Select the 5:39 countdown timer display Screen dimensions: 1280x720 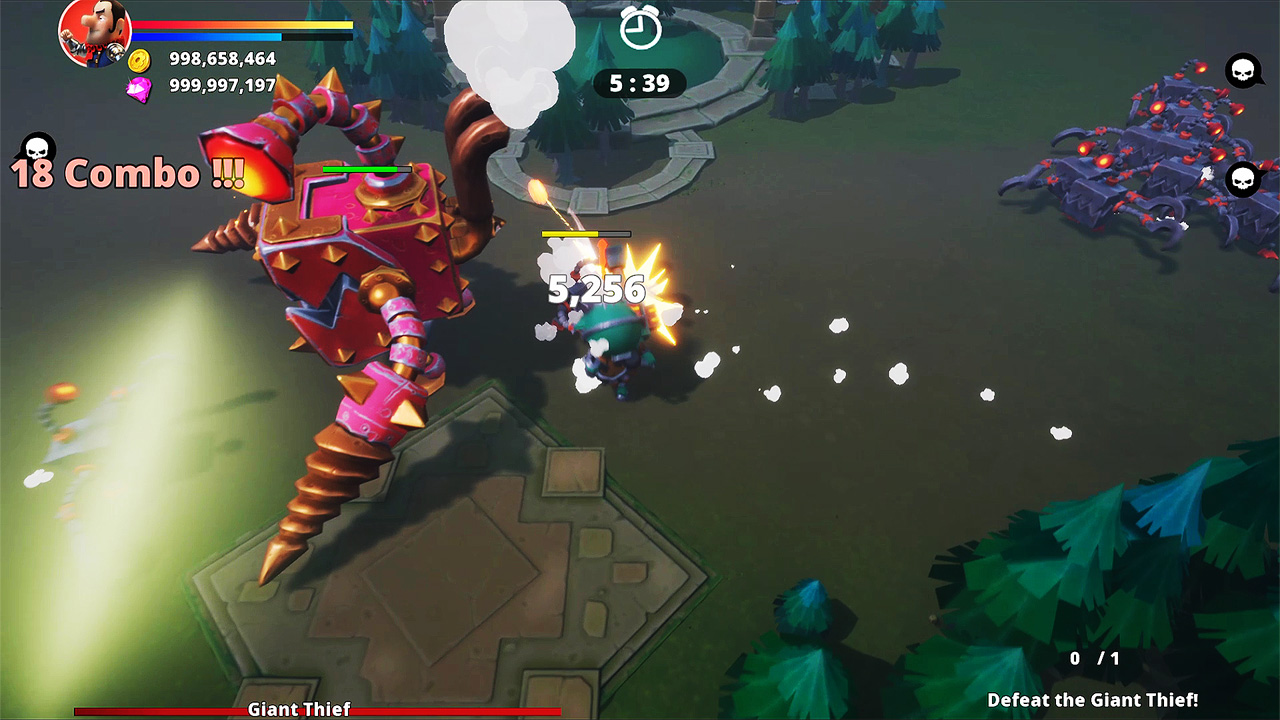pos(640,84)
